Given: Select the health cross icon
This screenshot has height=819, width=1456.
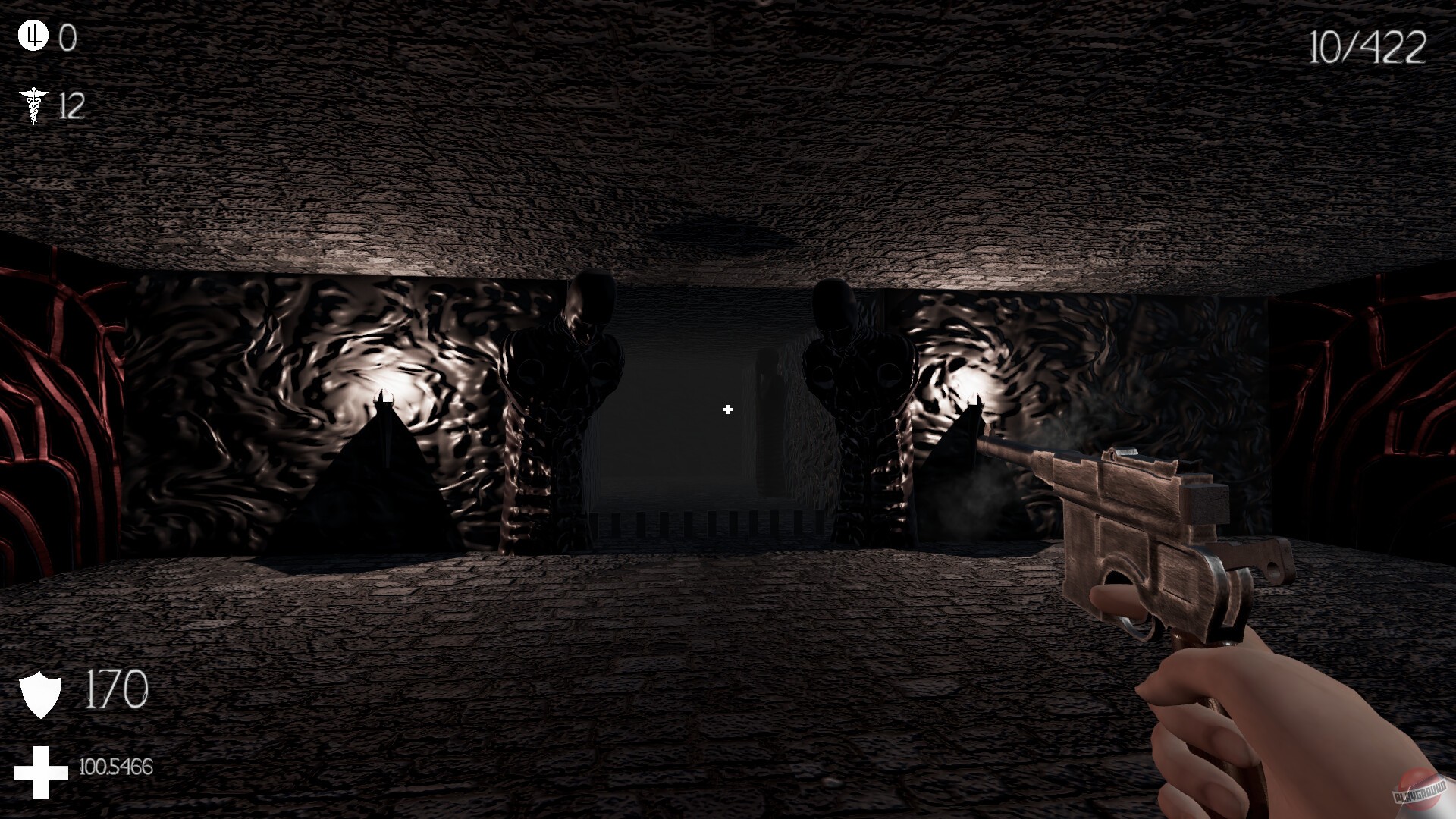Looking at the screenshot, I should click(x=42, y=770).
